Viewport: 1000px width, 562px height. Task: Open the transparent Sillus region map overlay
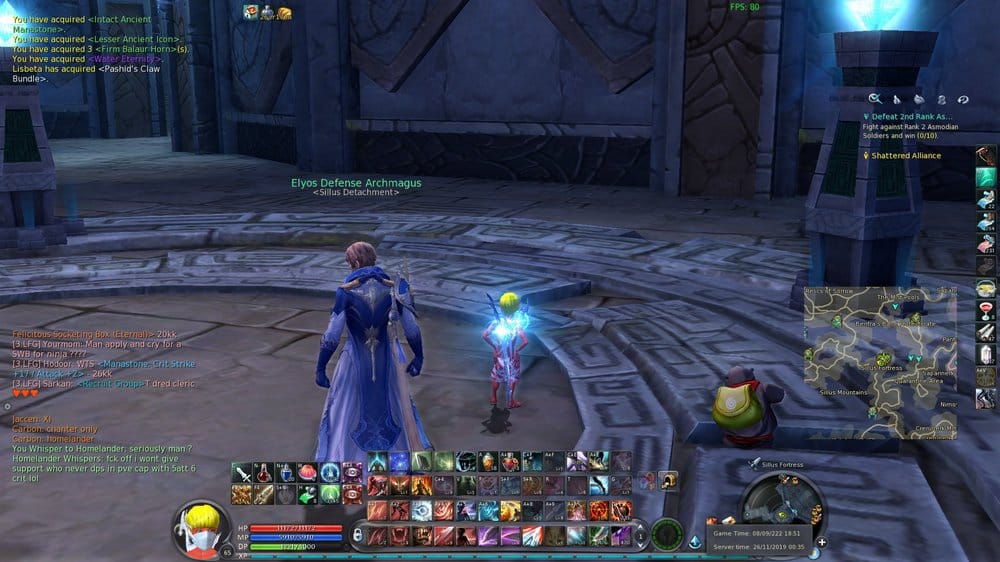(881, 362)
